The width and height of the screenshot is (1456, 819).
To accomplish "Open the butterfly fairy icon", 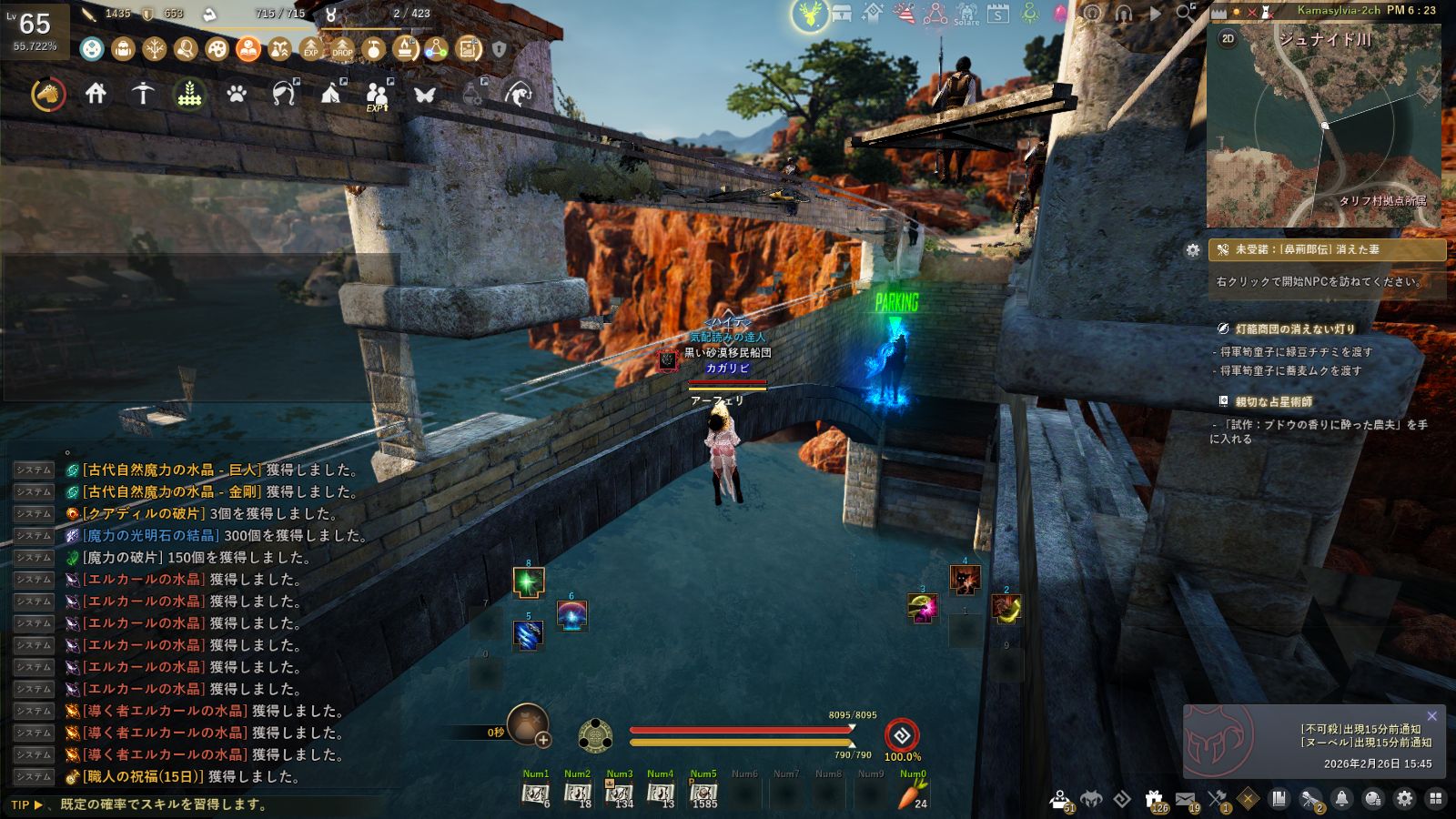I will (x=425, y=94).
